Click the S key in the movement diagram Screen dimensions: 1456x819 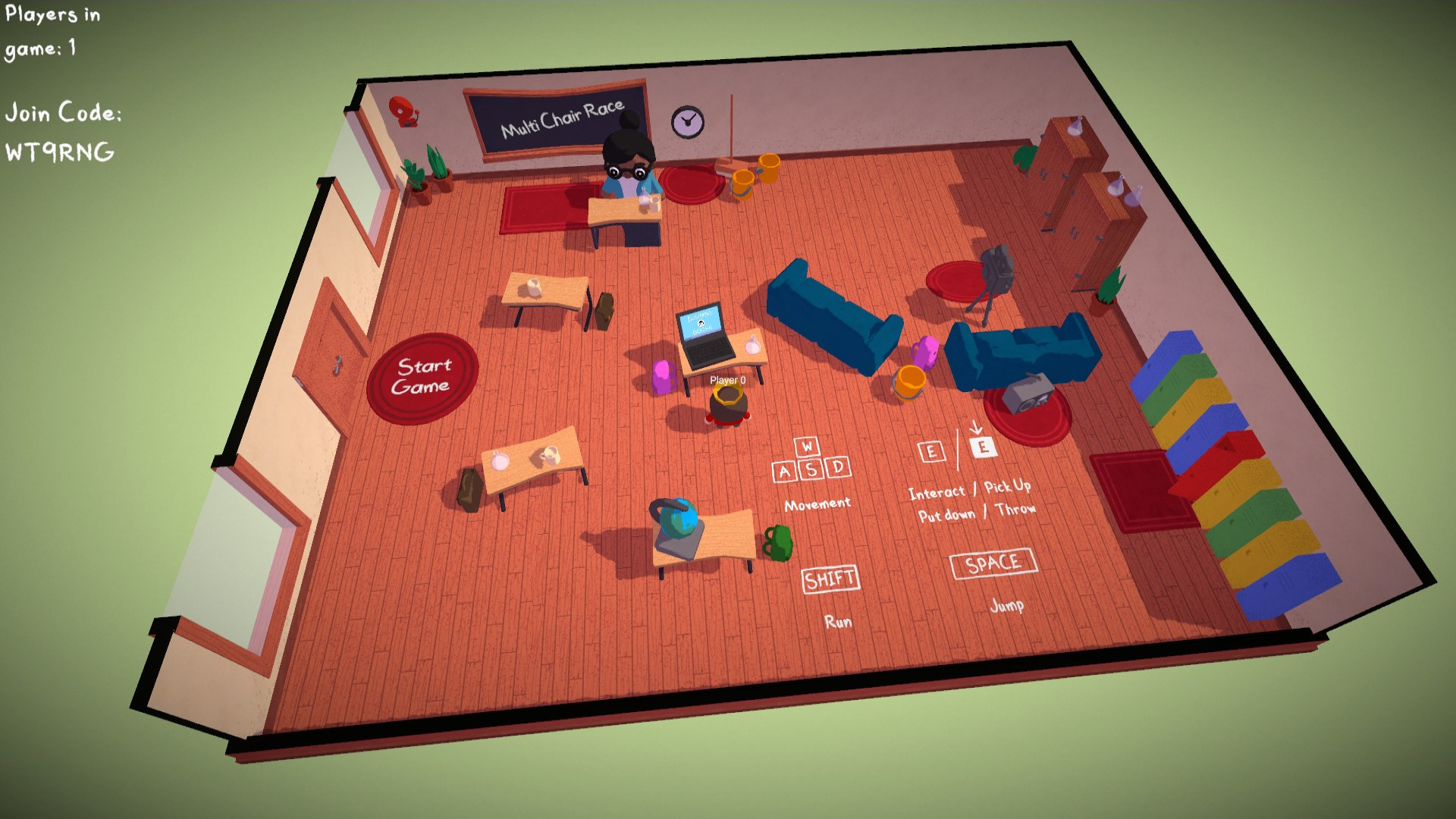point(811,470)
